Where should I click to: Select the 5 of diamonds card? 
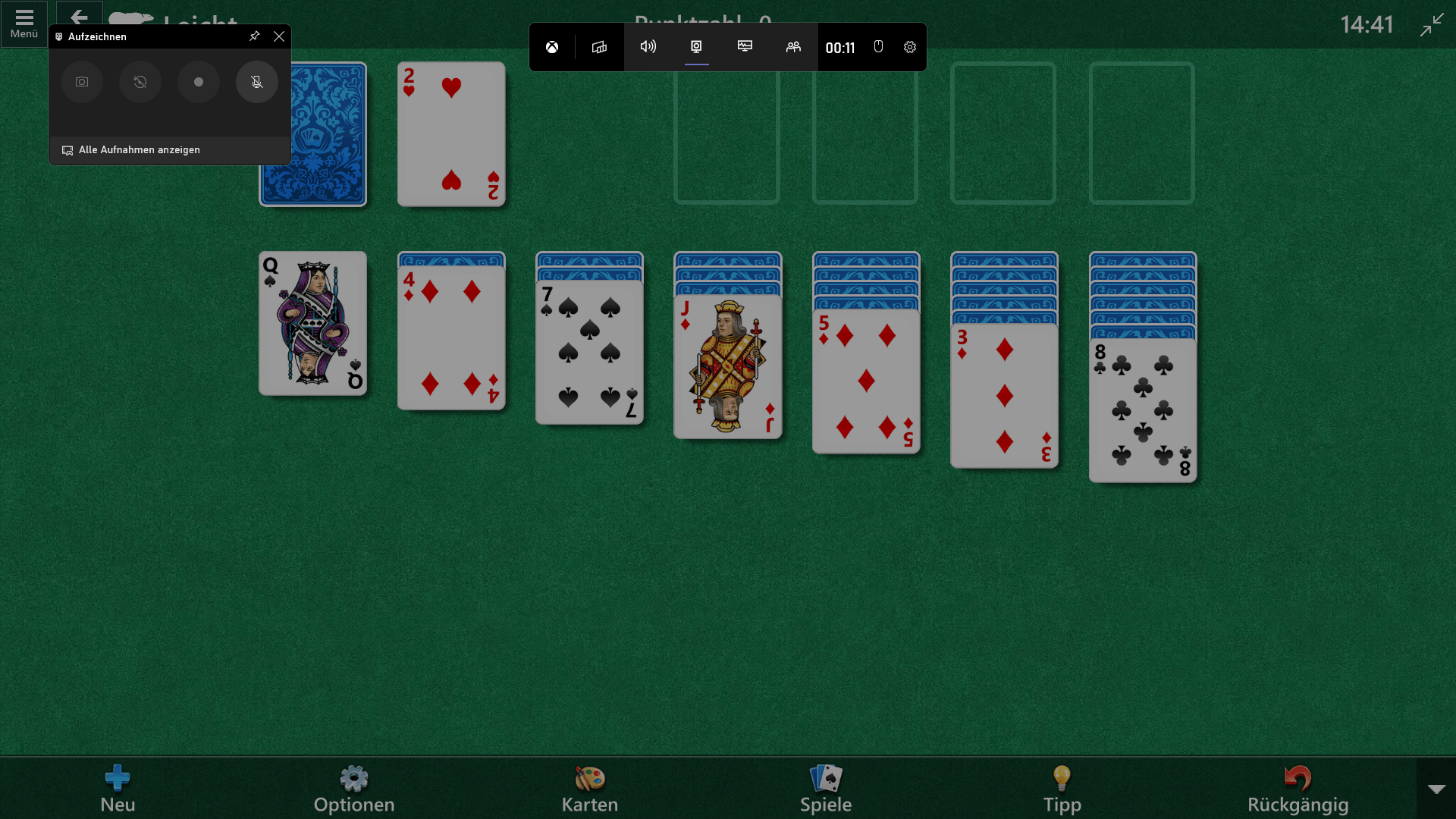tap(866, 381)
